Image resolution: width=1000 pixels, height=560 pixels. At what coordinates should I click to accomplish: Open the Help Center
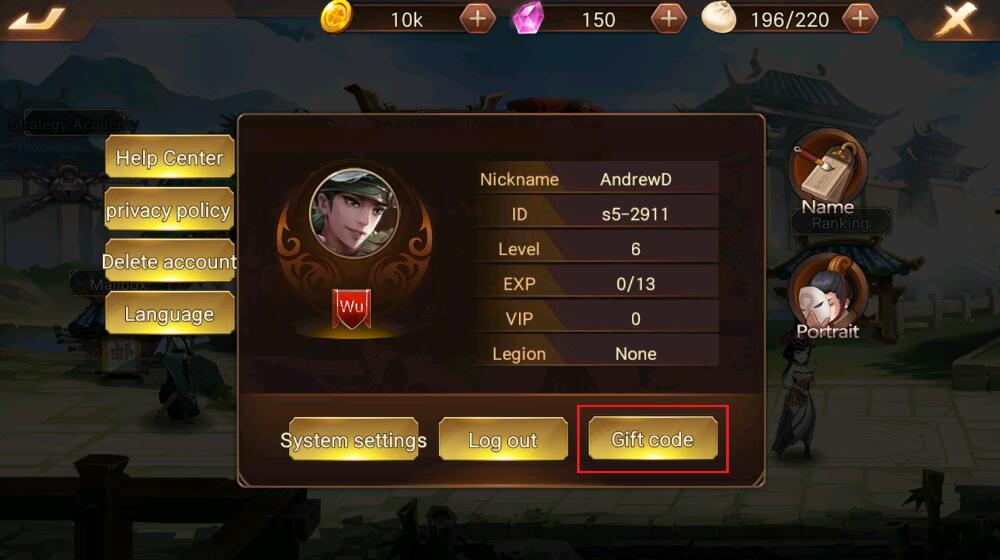coord(169,158)
